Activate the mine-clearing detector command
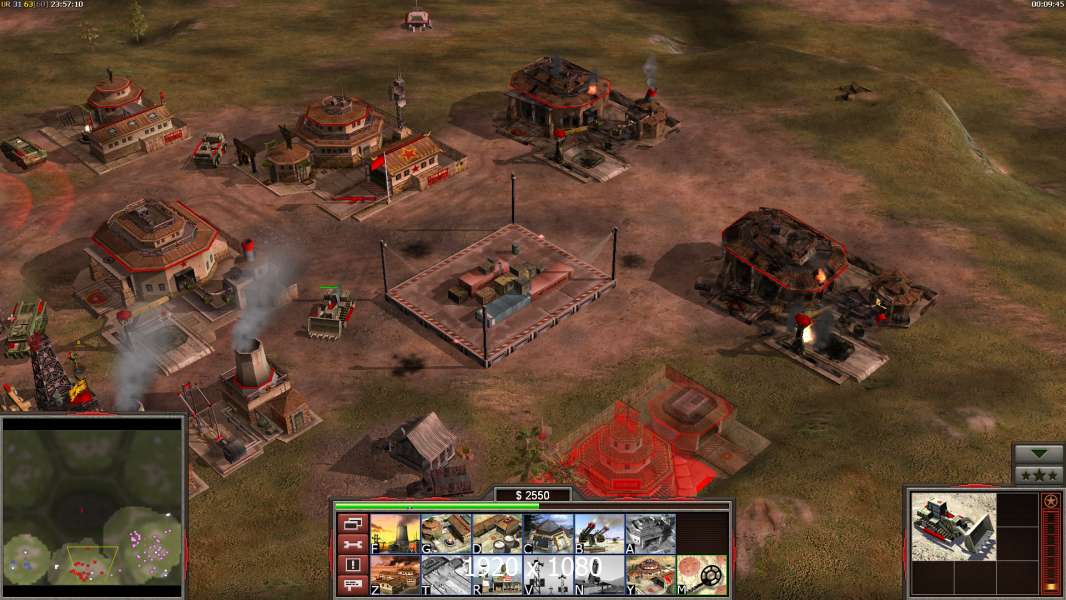Screen dimensions: 1066x600 pos(701,575)
